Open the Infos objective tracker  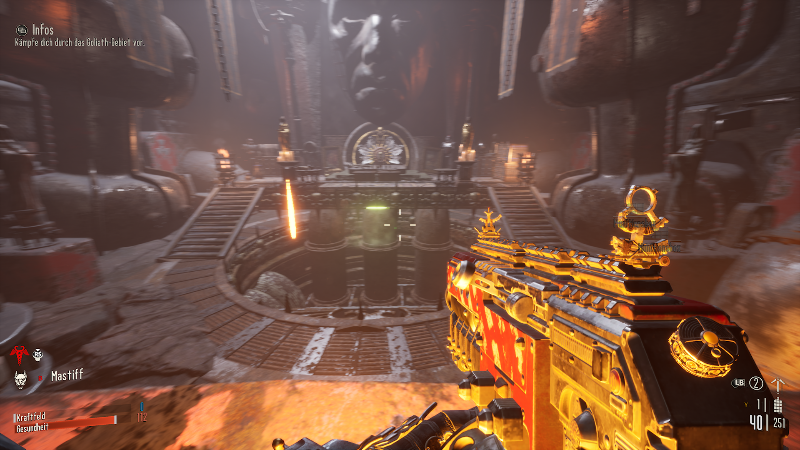point(22,30)
